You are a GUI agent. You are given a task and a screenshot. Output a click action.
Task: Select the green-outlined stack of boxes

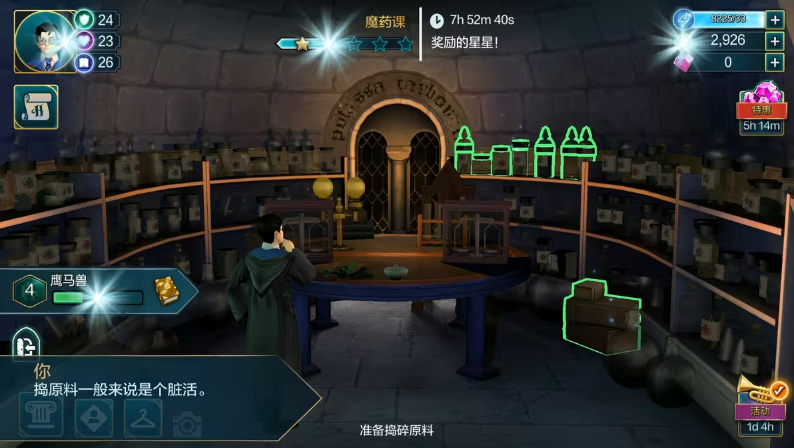(602, 316)
